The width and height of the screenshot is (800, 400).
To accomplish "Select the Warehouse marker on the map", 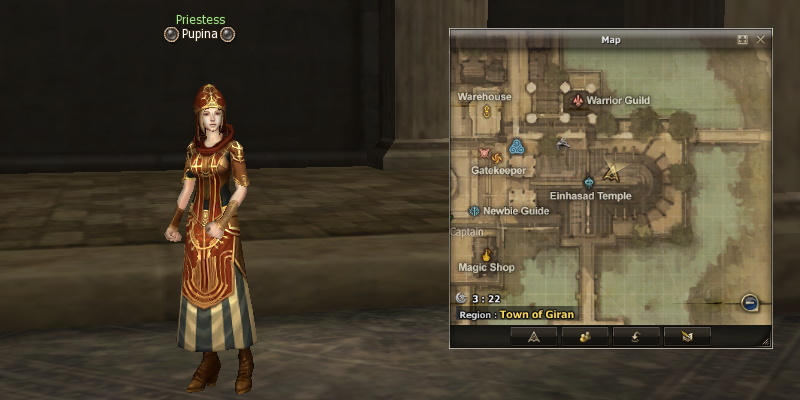I will 487,111.
